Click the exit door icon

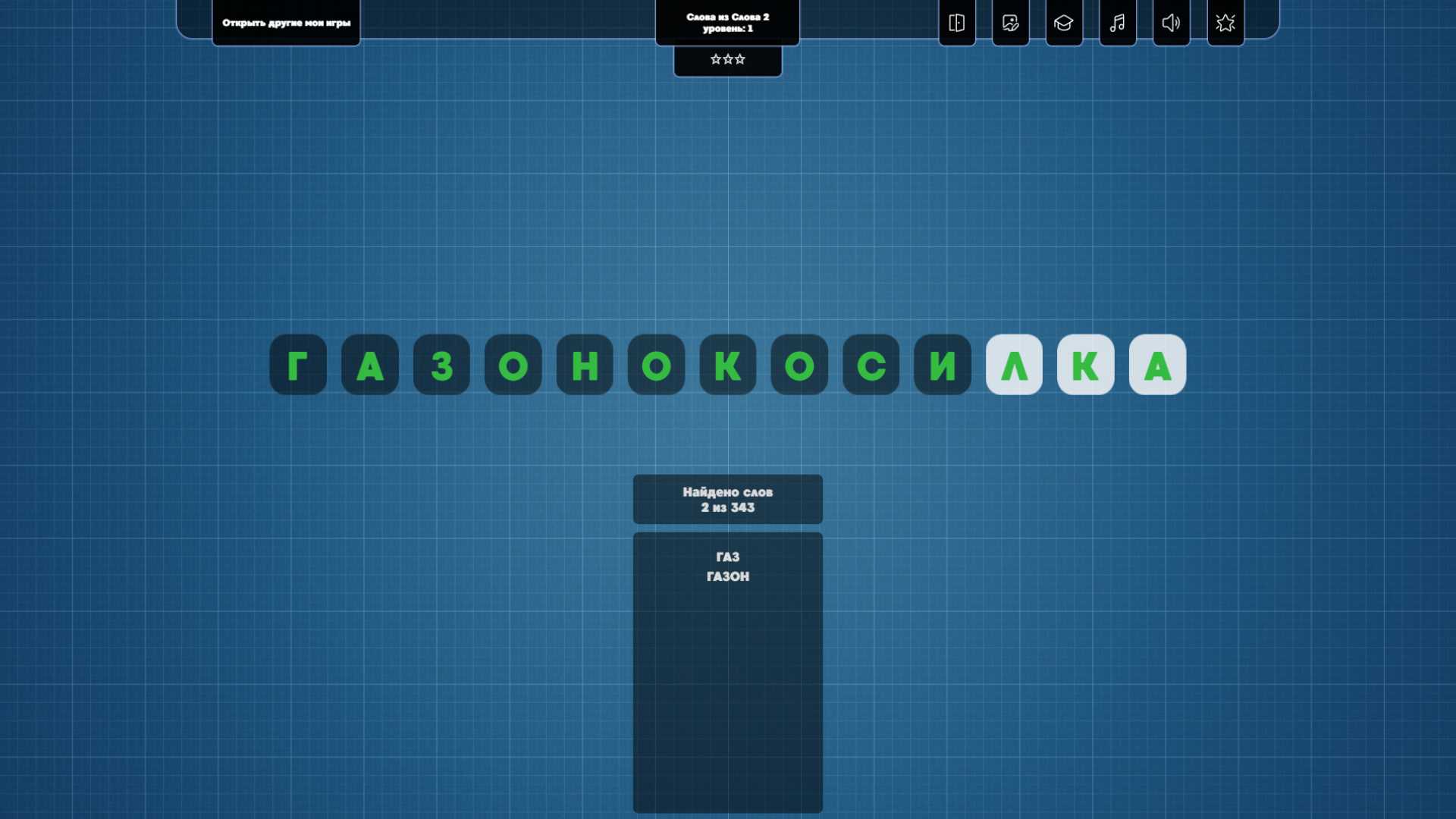(x=956, y=23)
